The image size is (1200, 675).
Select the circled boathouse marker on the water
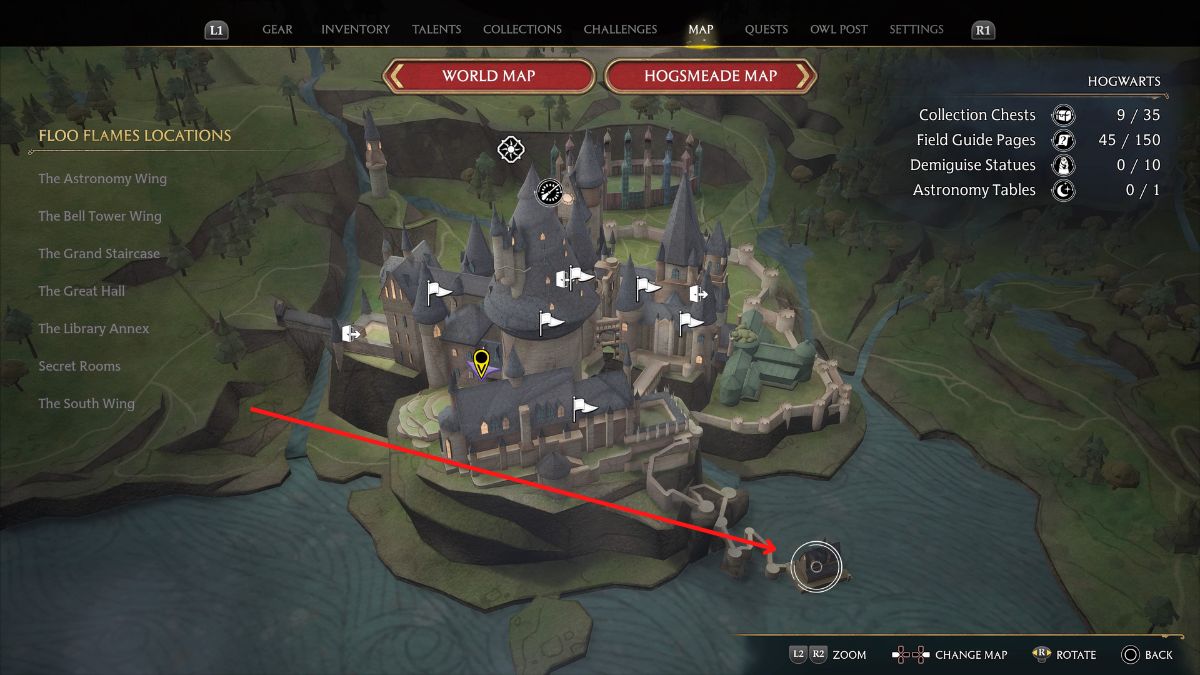point(816,567)
